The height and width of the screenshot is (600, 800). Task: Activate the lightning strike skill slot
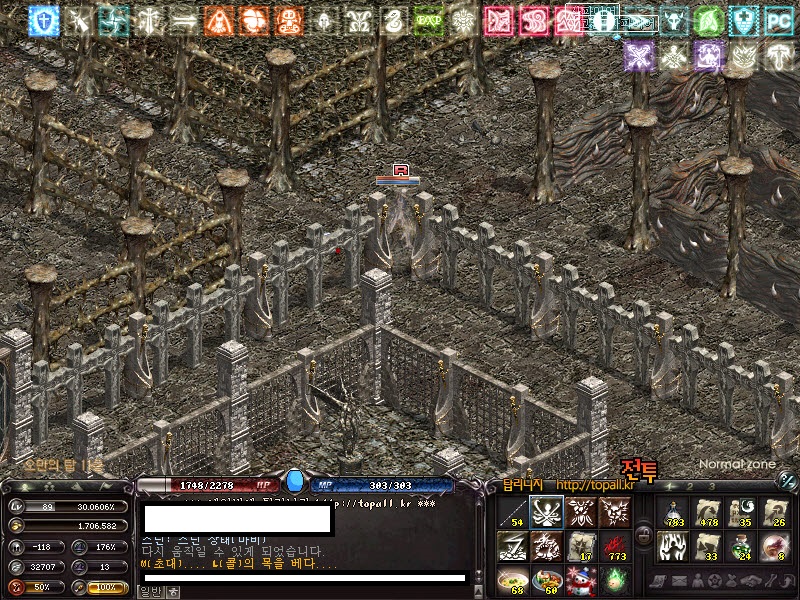pyautogui.click(x=512, y=545)
